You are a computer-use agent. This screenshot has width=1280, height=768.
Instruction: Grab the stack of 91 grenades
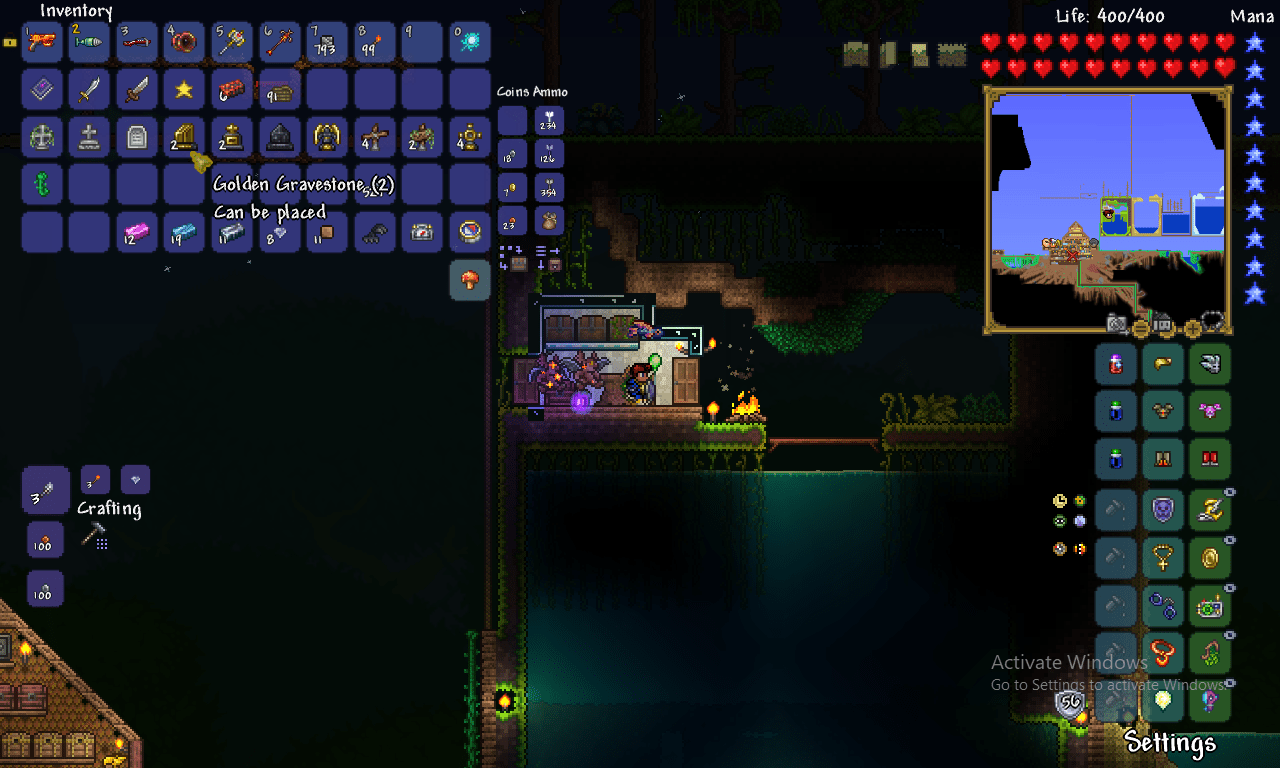pos(279,89)
